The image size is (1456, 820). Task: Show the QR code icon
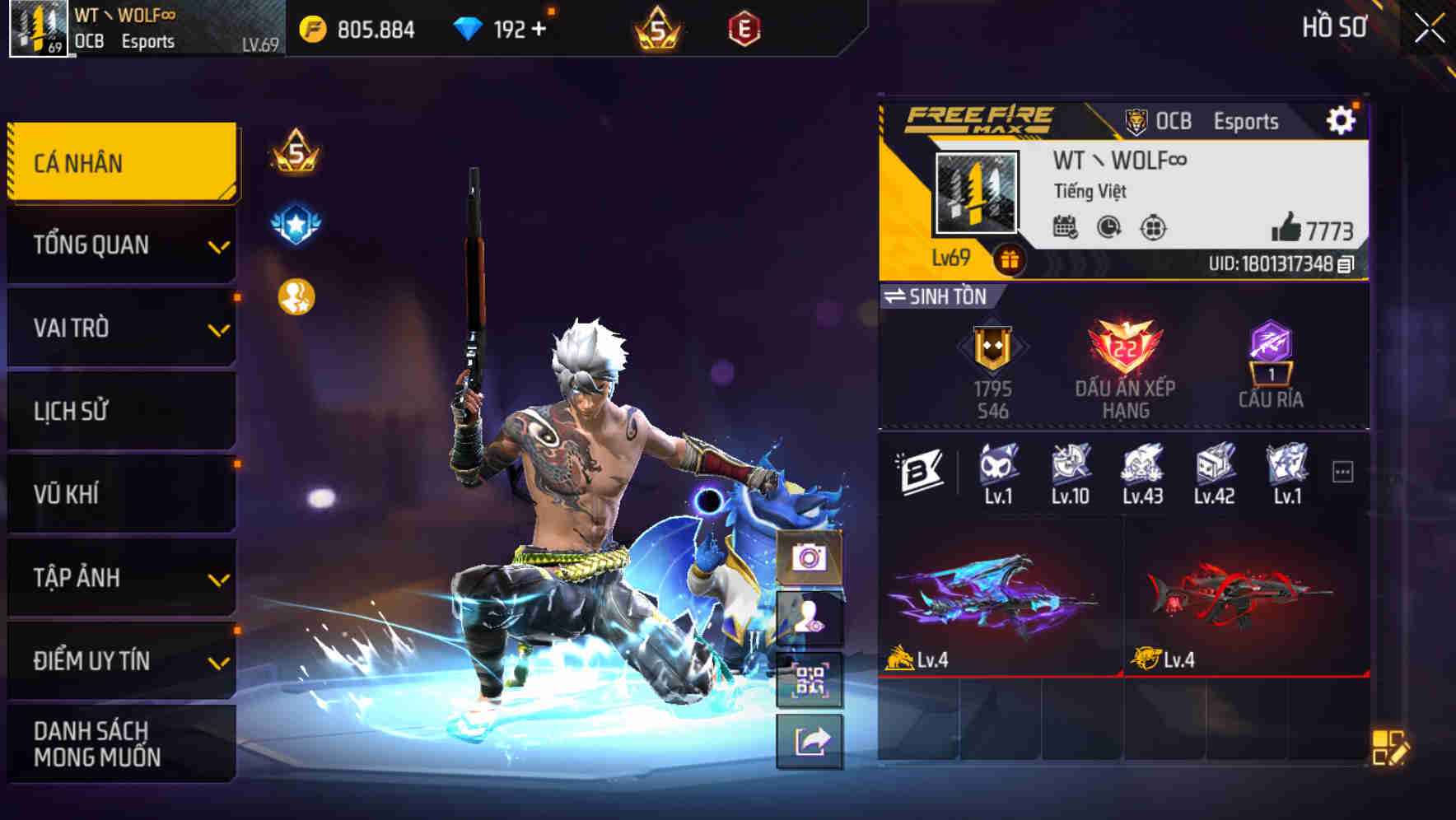point(810,678)
